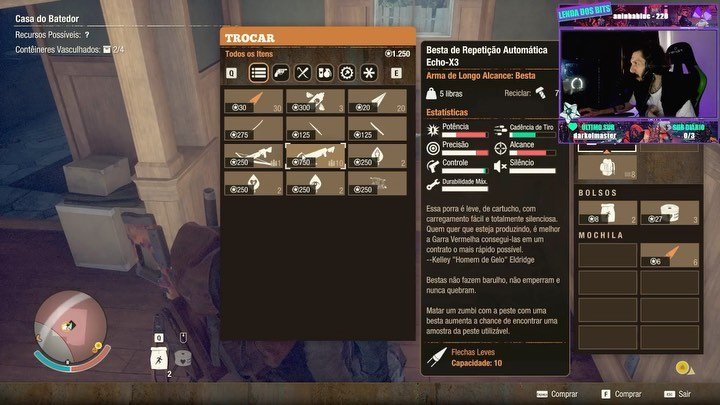720x405 pixels.
Task: Open the asterisk miscellaneous category tab
Action: pyautogui.click(x=369, y=72)
